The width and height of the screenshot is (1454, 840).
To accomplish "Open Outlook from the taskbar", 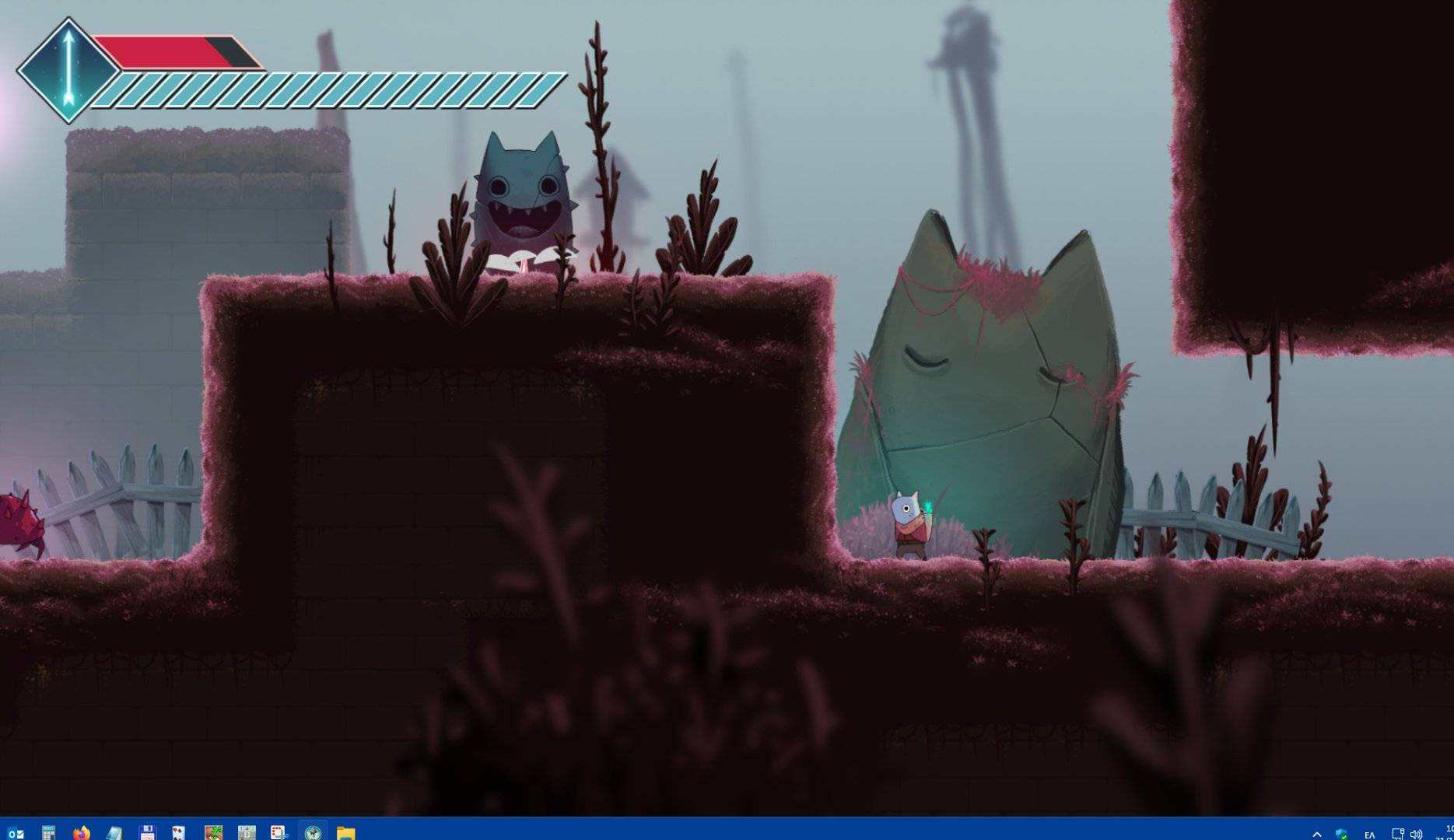I will (16, 831).
